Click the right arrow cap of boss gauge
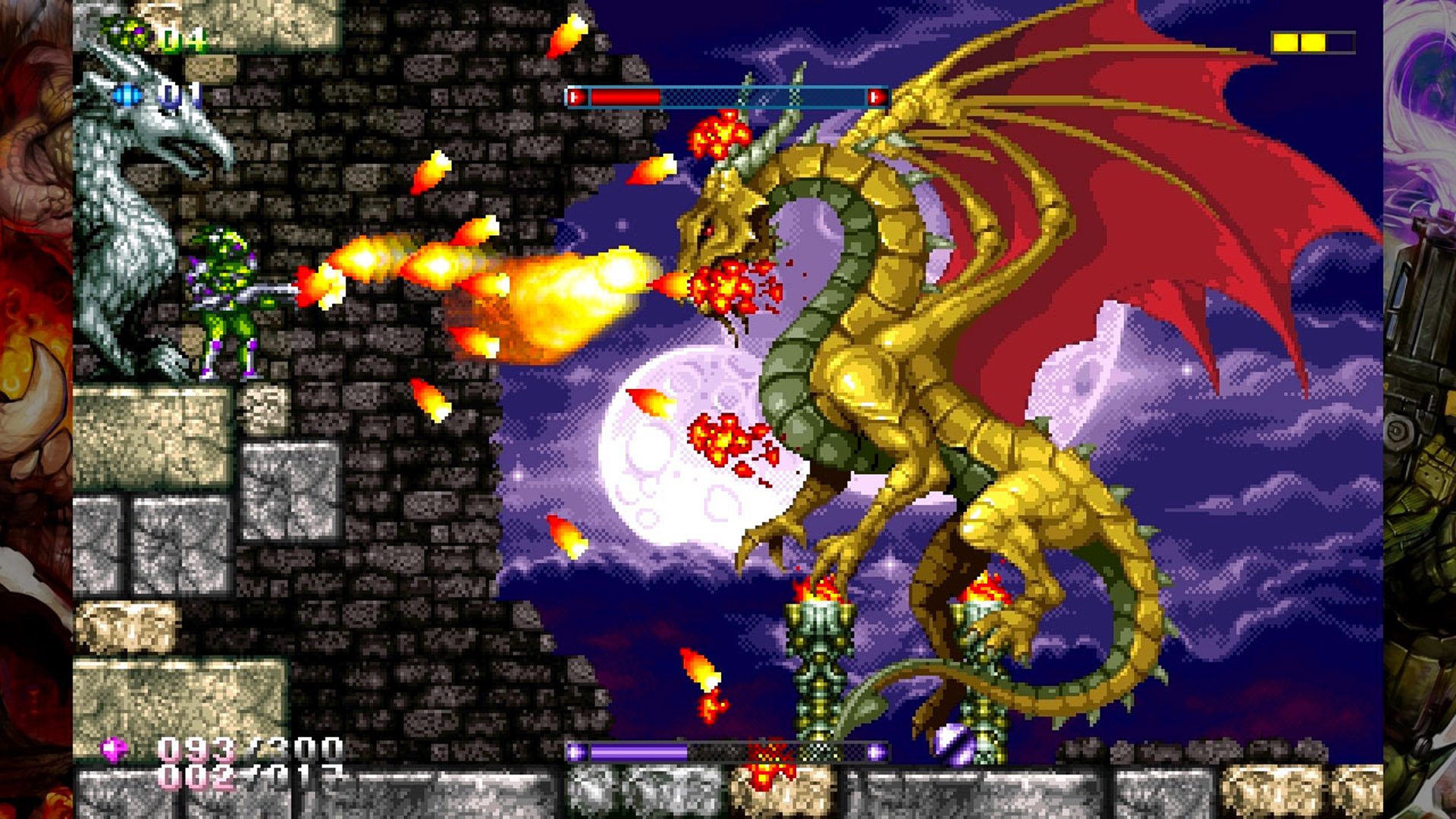 (x=877, y=96)
